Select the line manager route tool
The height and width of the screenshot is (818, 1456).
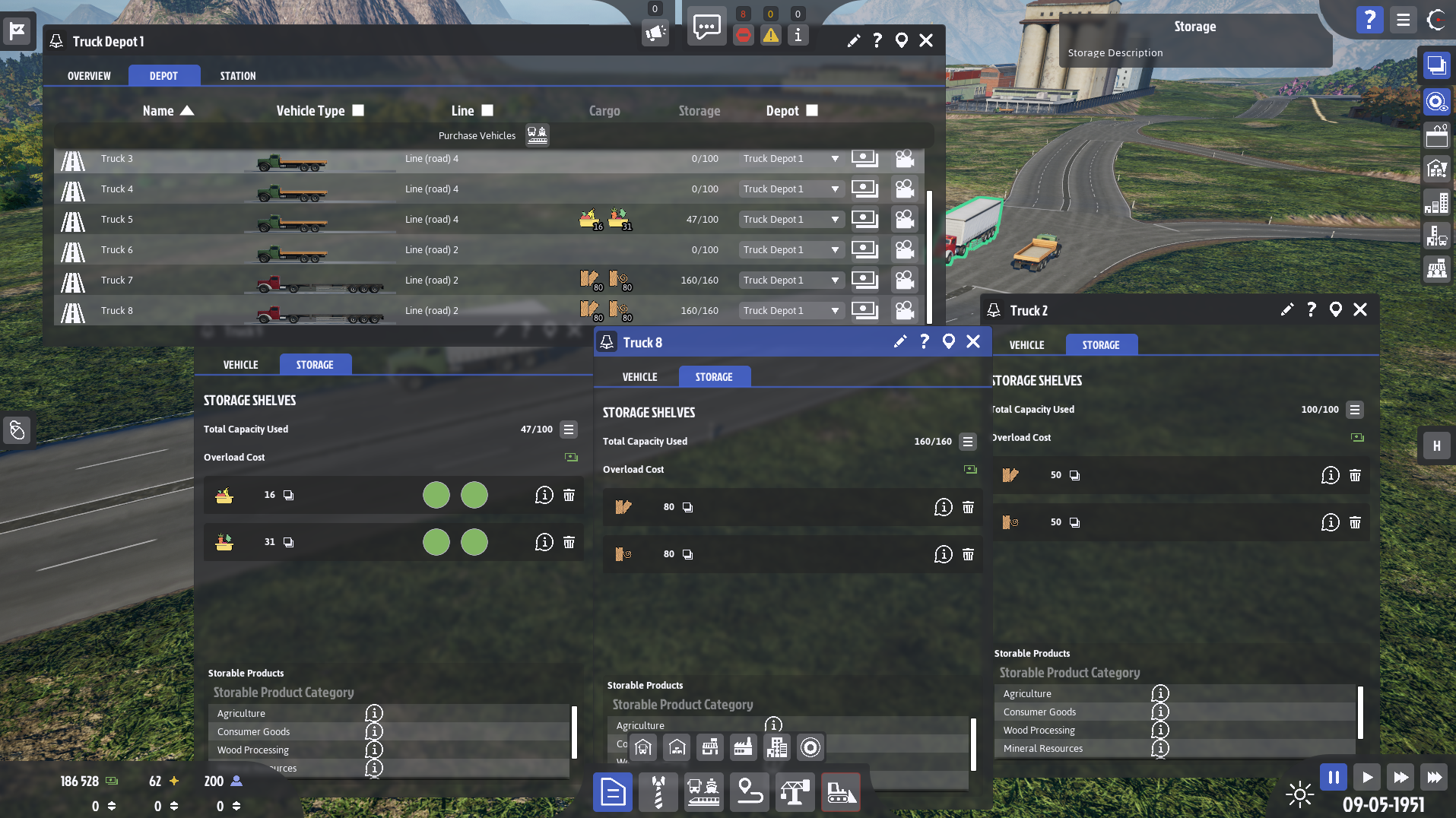pos(749,792)
